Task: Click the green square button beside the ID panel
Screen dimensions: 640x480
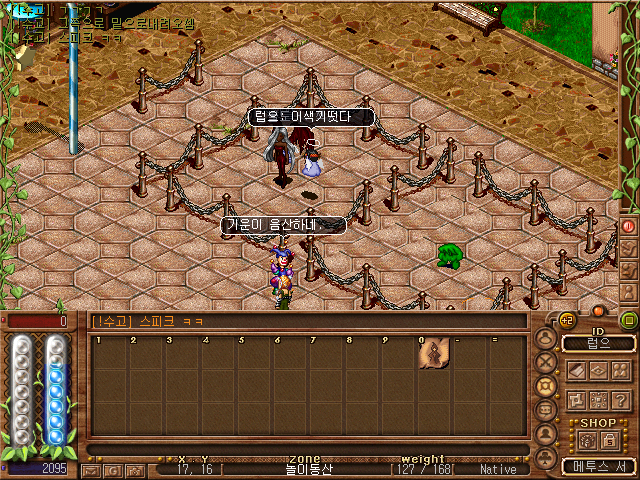Action: tap(629, 320)
